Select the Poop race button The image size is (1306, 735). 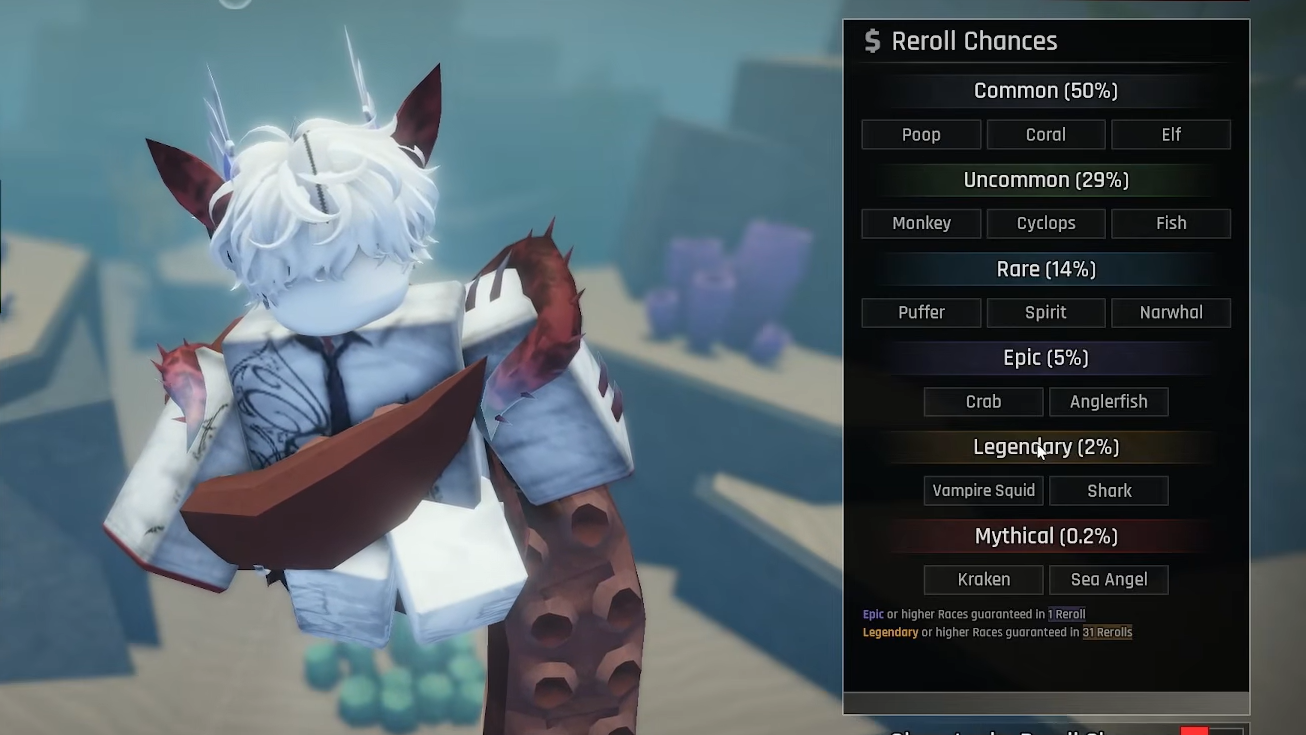[921, 135]
